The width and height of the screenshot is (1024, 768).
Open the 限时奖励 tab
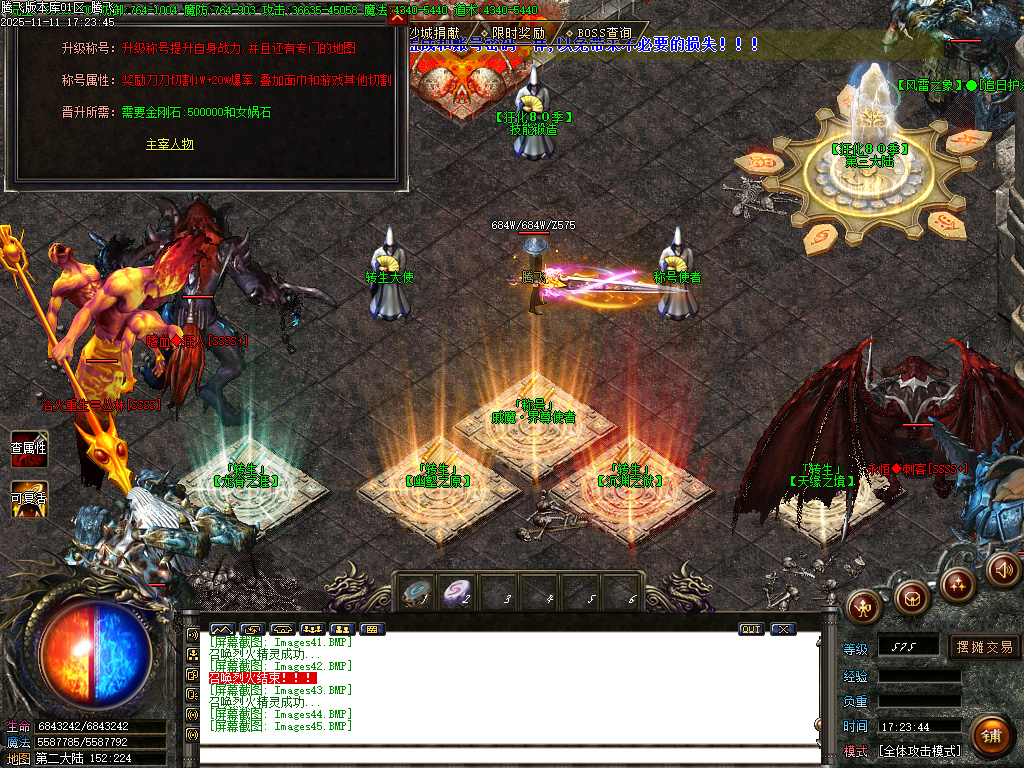tap(518, 33)
